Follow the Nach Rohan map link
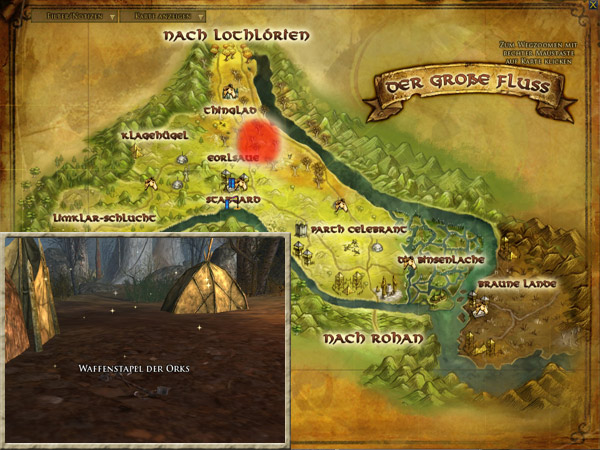Screen dimensions: 600x450 pos(372,339)
